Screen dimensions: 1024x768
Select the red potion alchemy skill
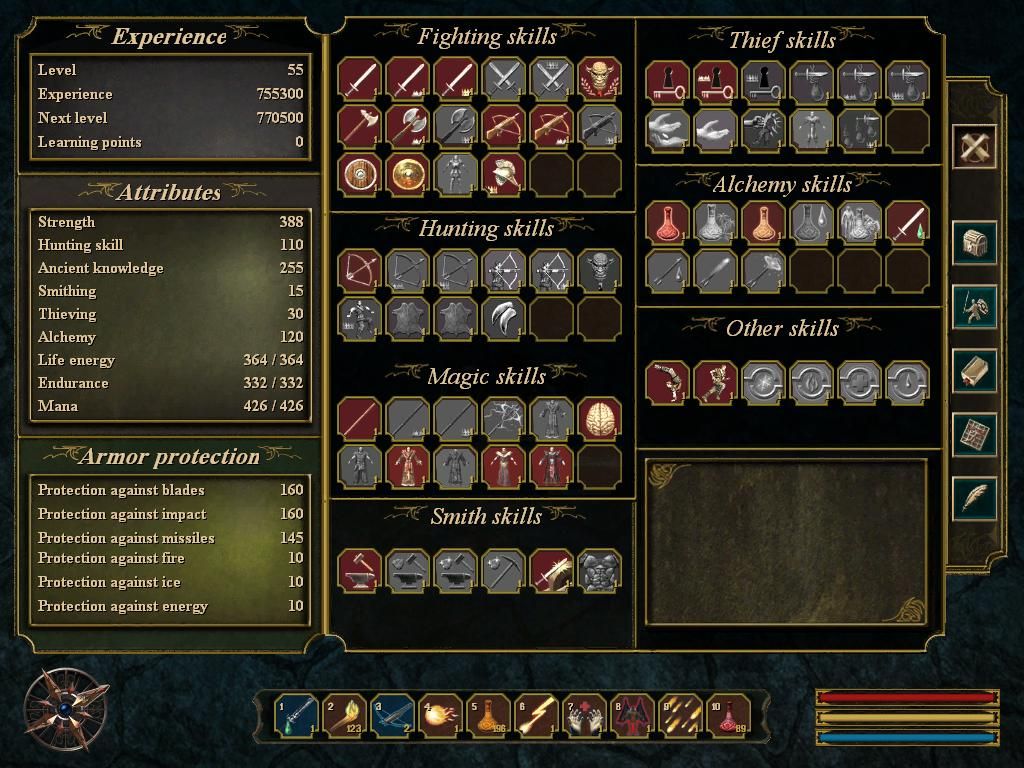click(667, 222)
